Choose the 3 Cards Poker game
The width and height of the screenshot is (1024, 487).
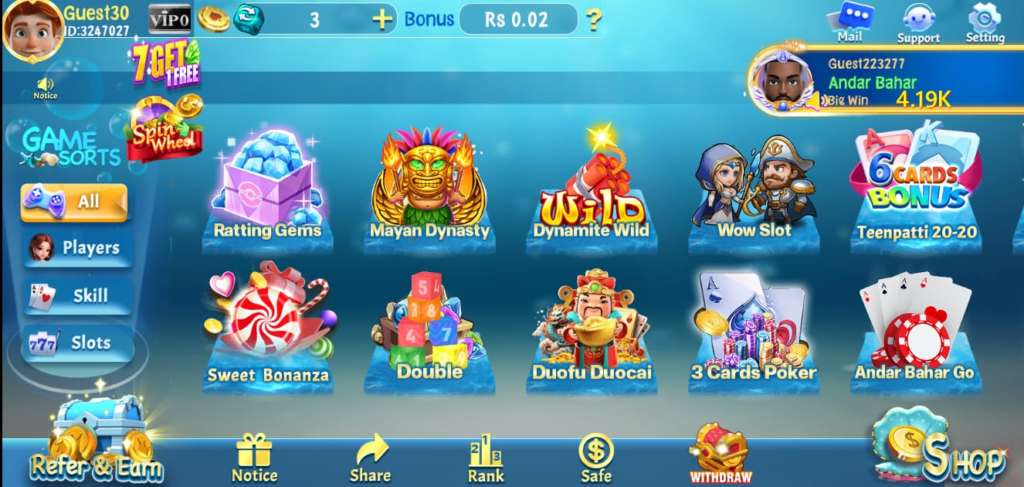click(753, 327)
